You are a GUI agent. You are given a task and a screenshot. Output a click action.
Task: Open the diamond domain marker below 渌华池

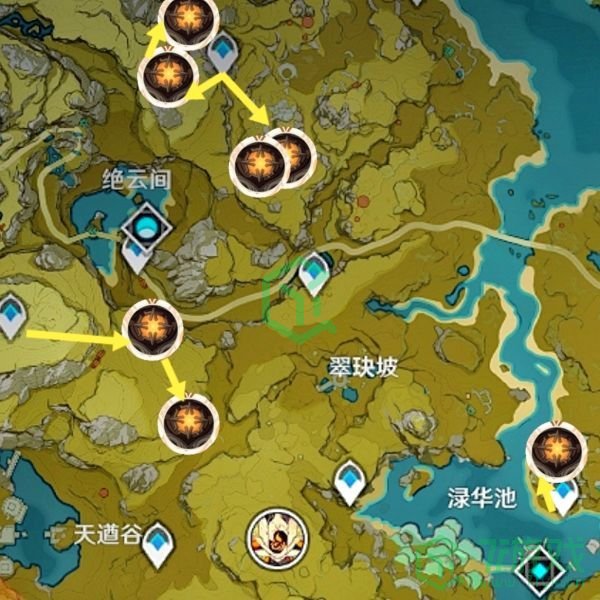click(x=540, y=570)
